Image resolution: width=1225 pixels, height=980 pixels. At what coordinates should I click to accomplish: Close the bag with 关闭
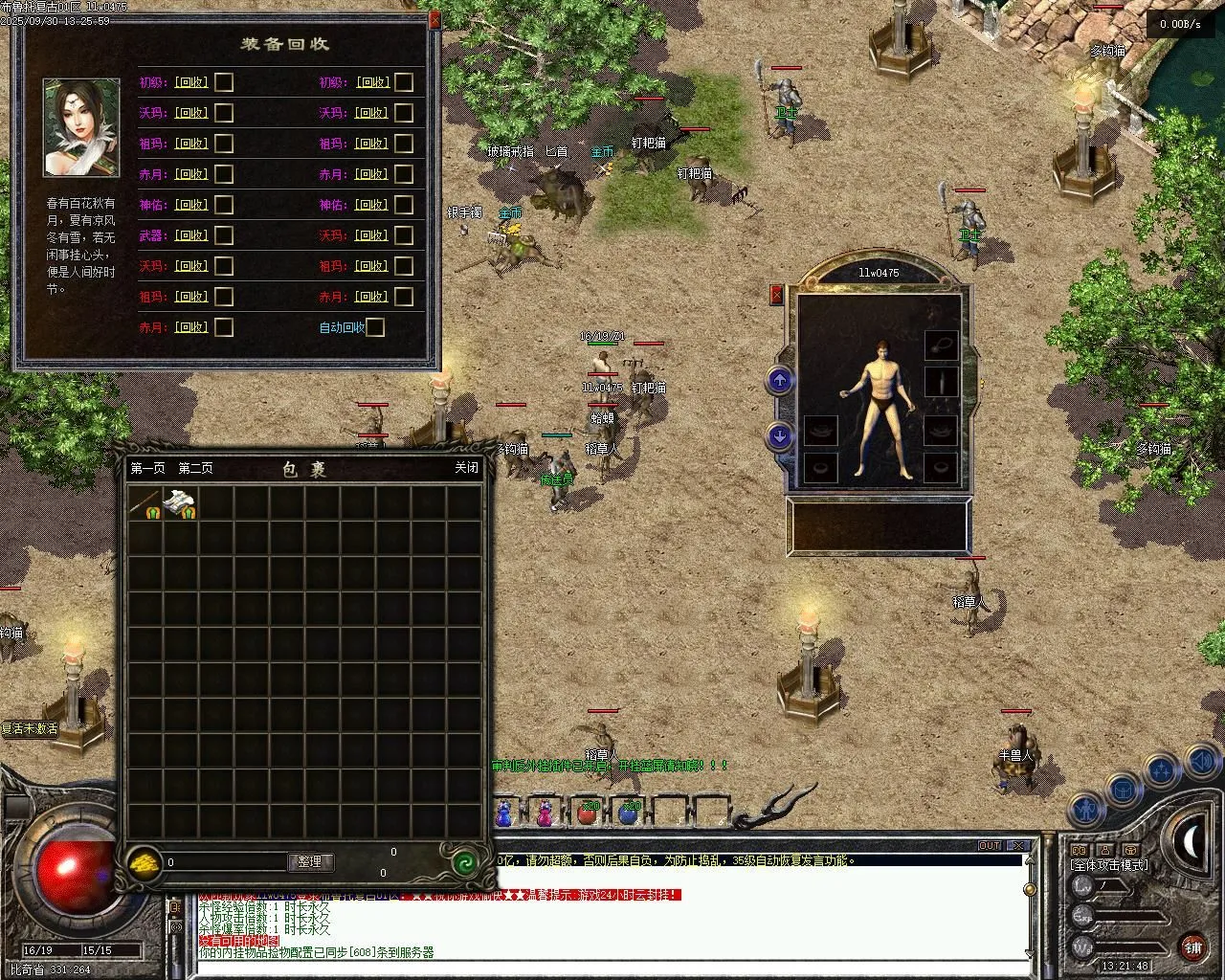[466, 468]
